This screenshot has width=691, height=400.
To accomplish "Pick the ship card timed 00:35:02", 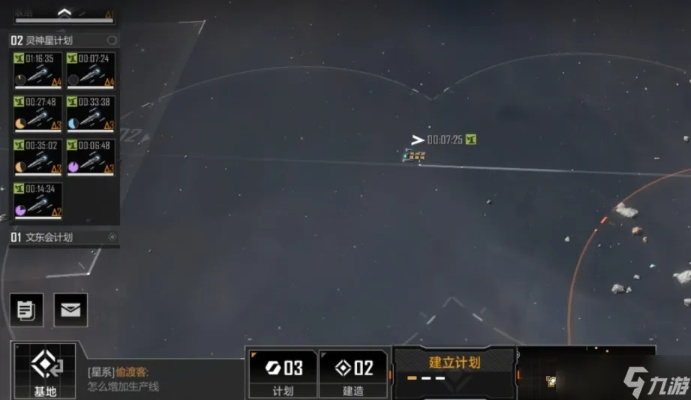I will 36,157.
